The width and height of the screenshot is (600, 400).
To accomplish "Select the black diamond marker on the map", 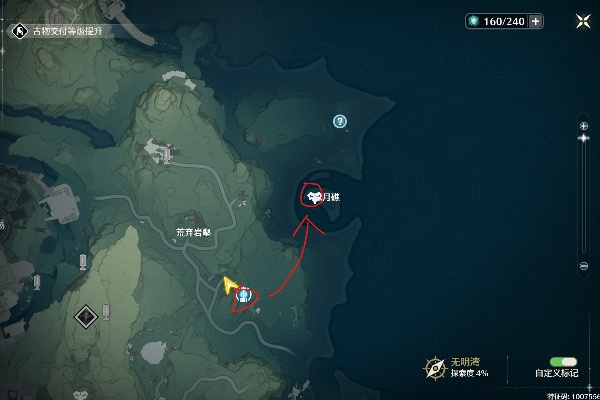I will coord(87,316).
